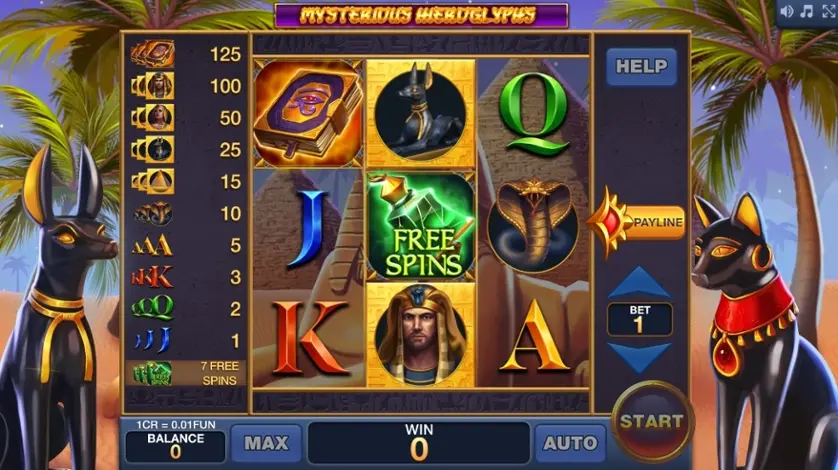
Task: Toggle the music note icon
Action: (x=805, y=11)
